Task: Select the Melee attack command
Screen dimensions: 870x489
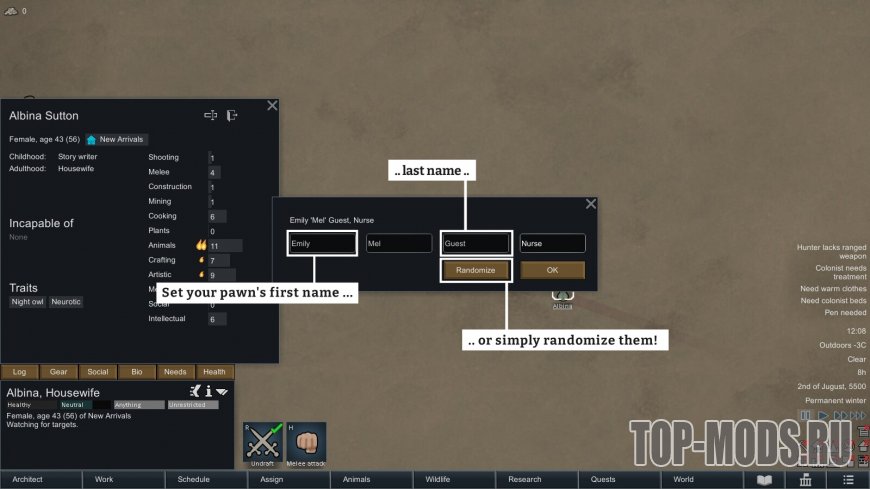Action: (x=307, y=444)
